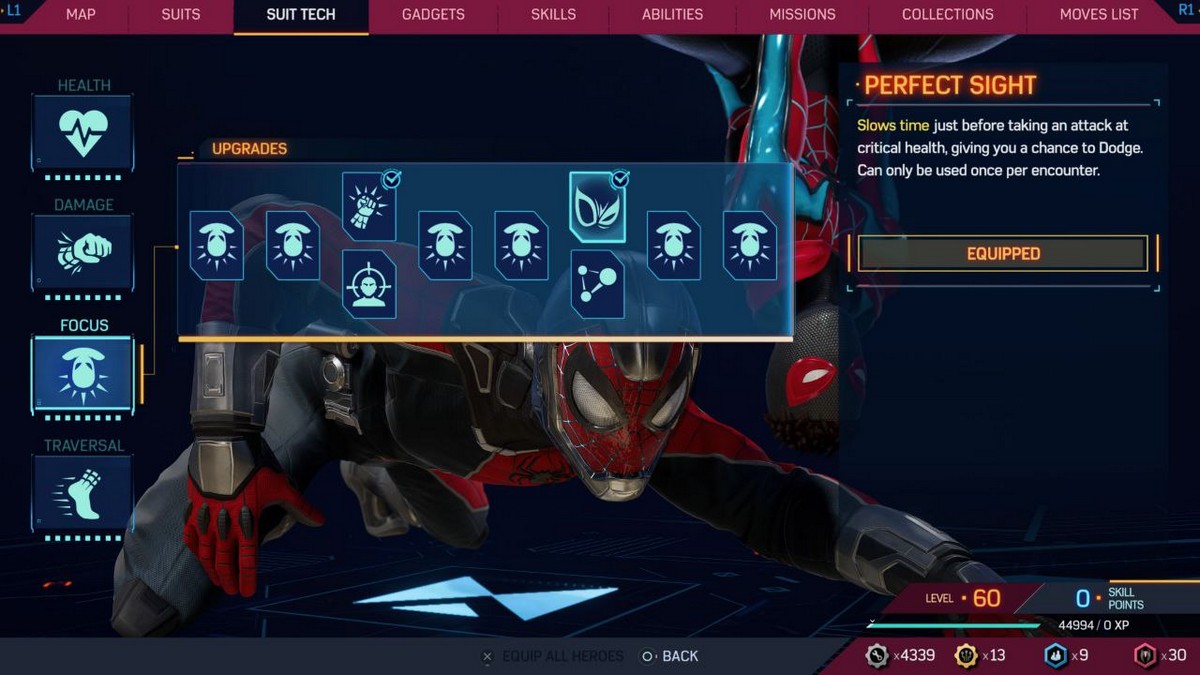Show the Missions tab

(x=802, y=15)
